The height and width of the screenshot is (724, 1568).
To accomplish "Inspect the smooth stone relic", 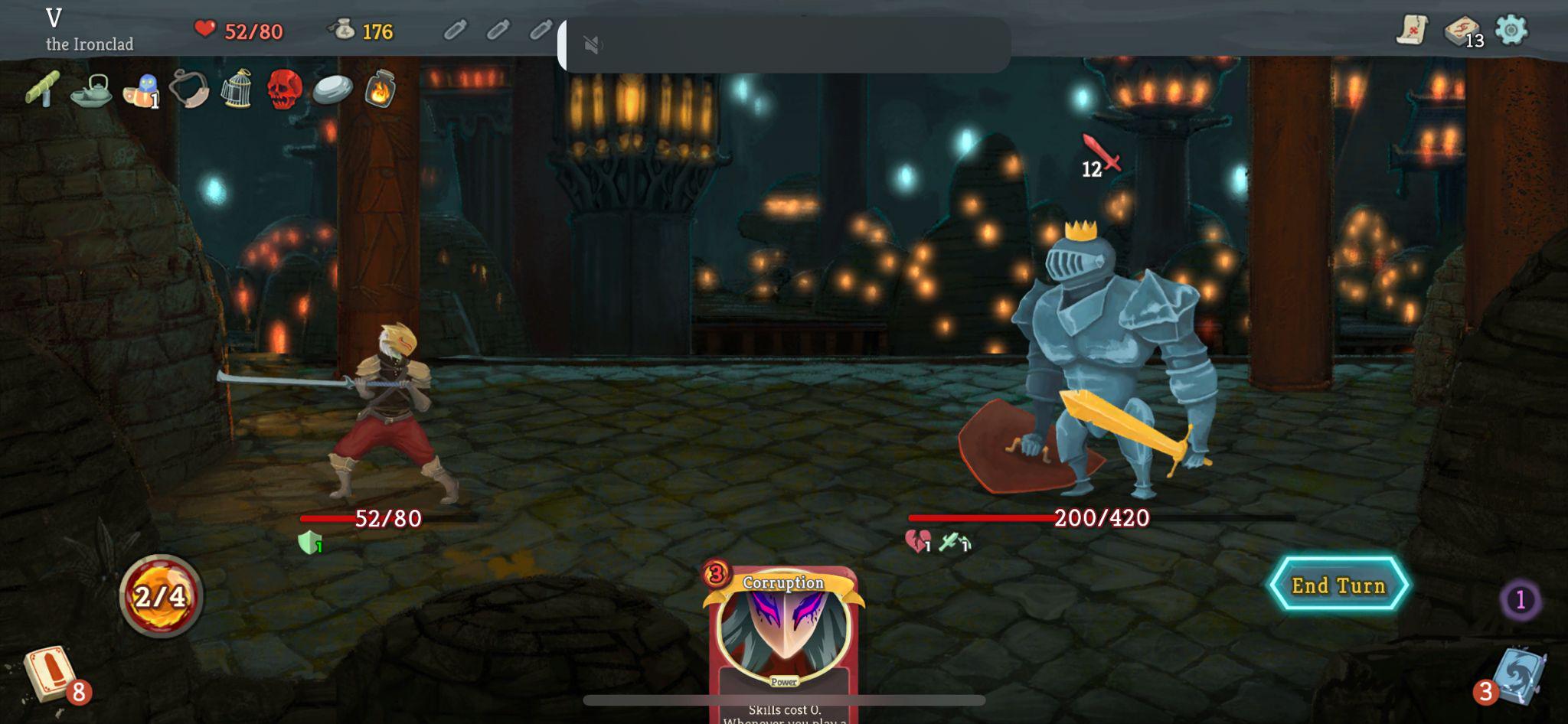I will pos(334,91).
